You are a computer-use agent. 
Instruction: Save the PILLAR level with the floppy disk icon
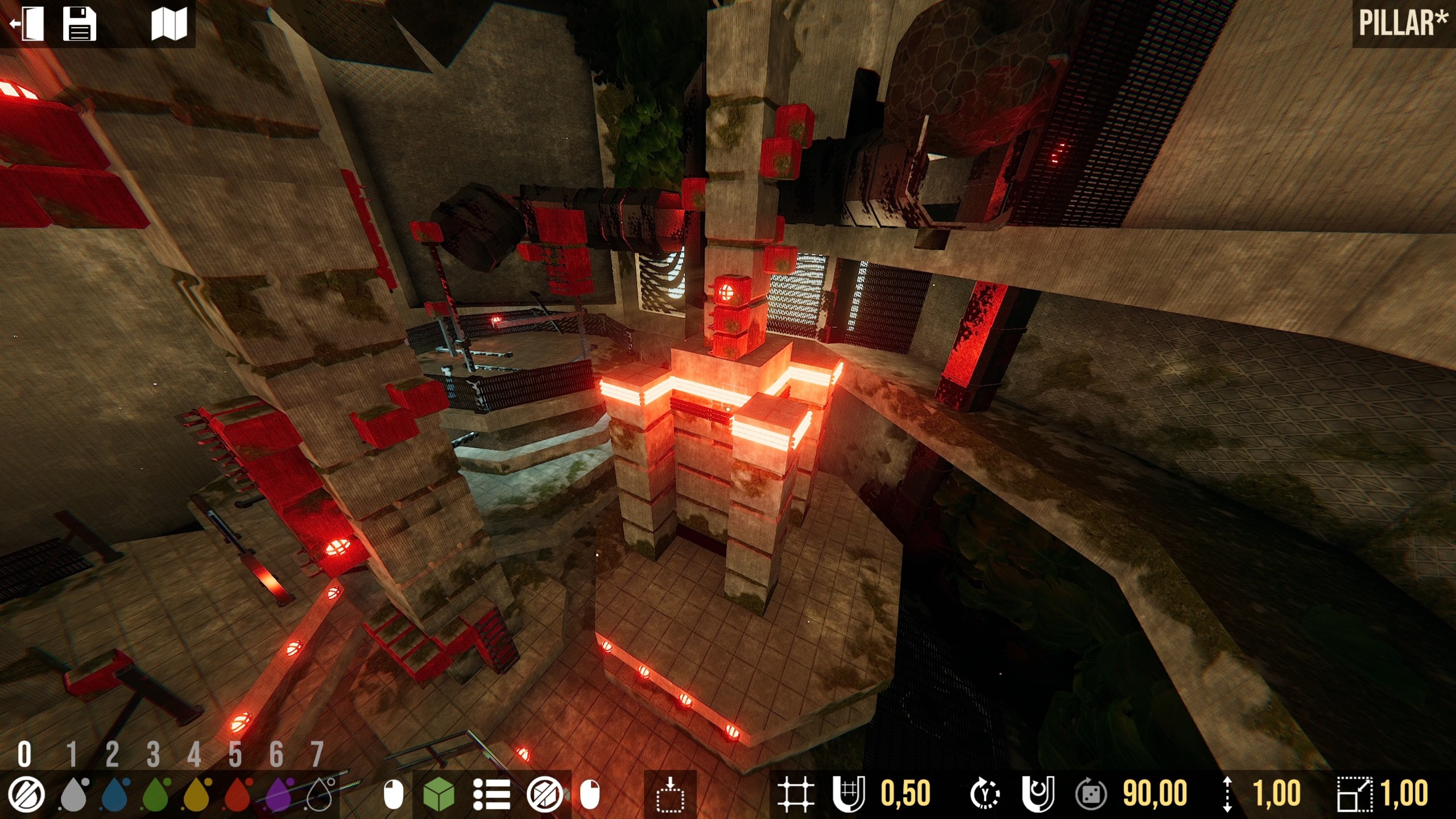80,24
